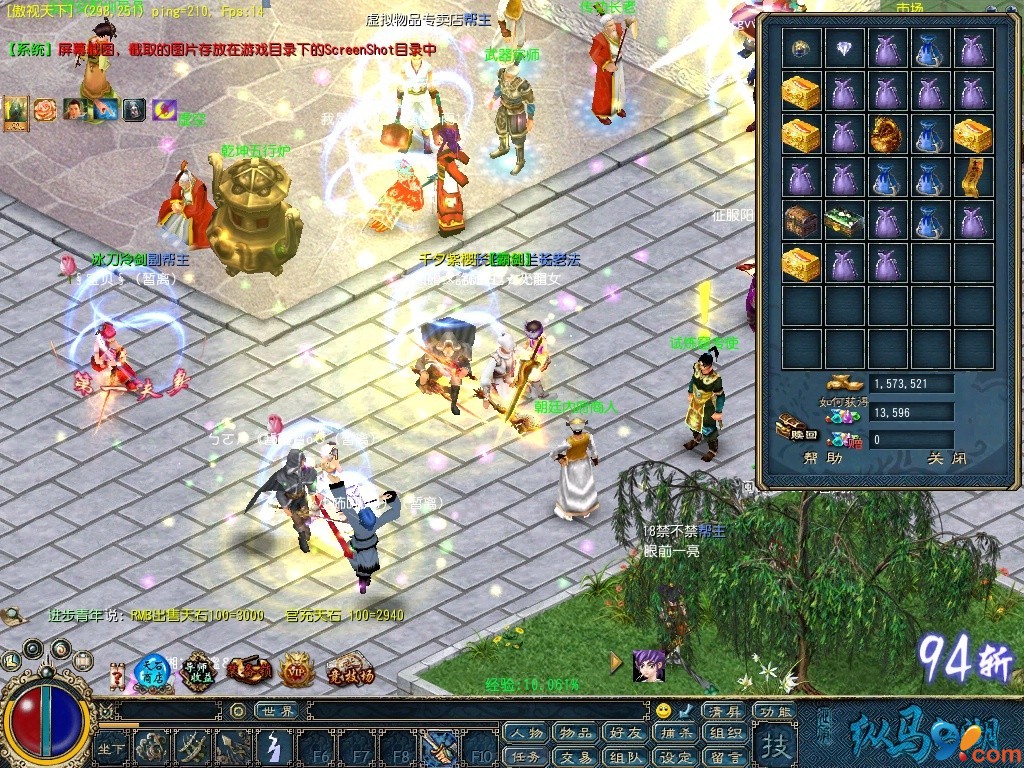Open the 组队 team panel

(625, 757)
